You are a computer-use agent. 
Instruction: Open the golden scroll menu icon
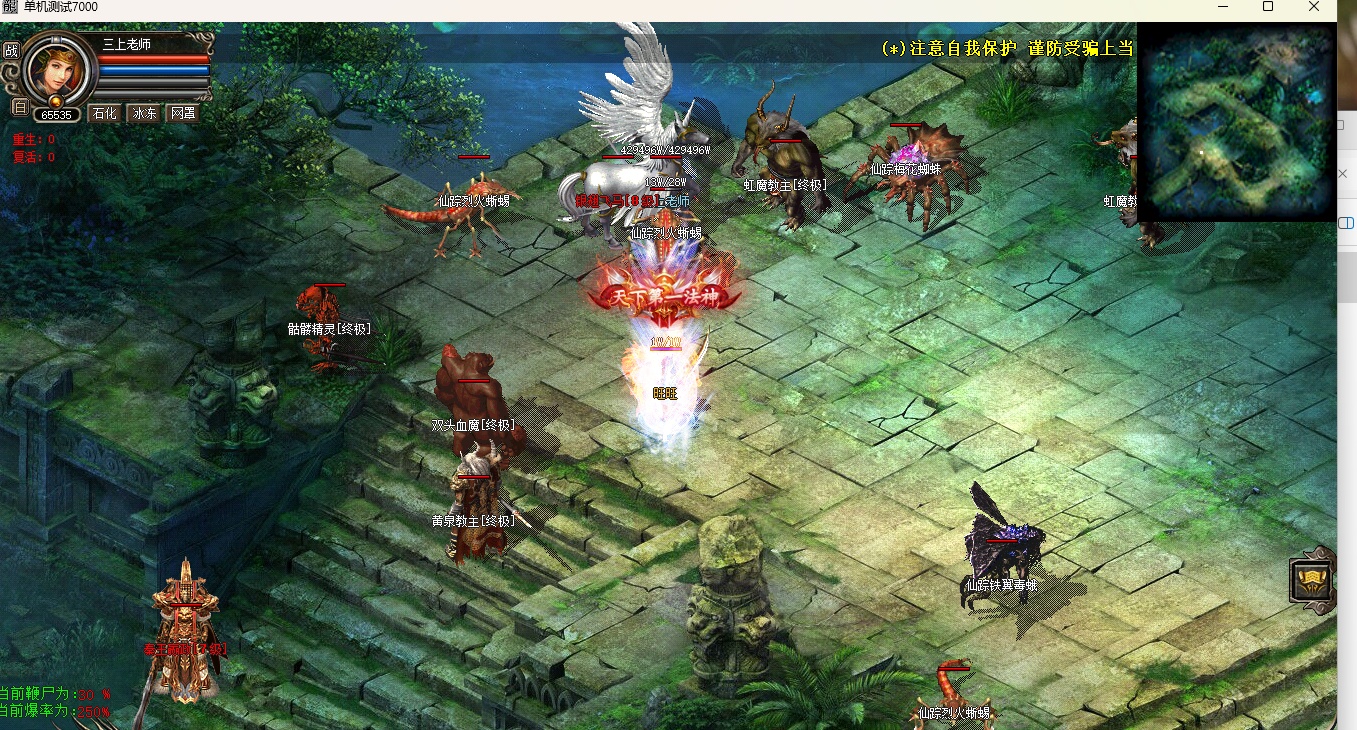click(x=1312, y=580)
